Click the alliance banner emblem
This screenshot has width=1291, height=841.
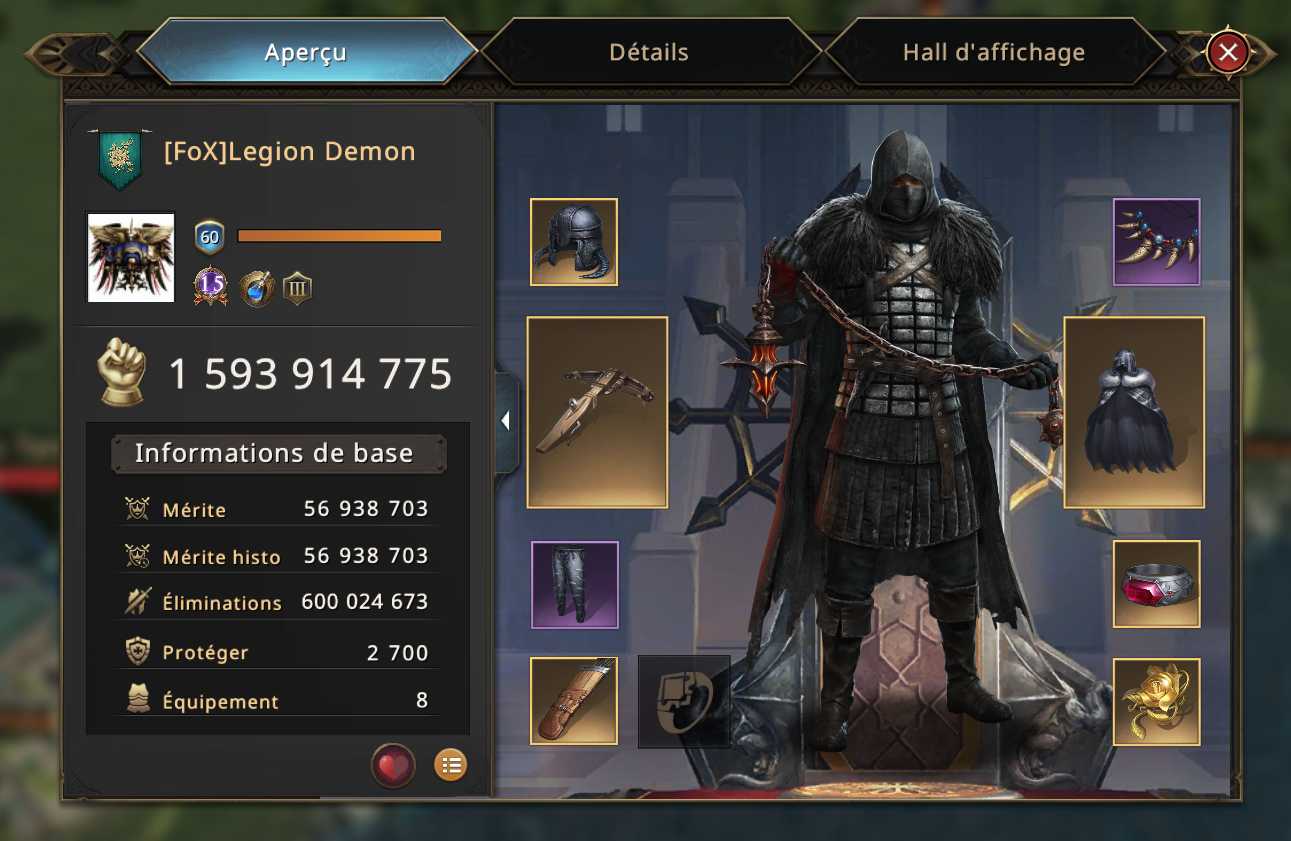[x=119, y=159]
